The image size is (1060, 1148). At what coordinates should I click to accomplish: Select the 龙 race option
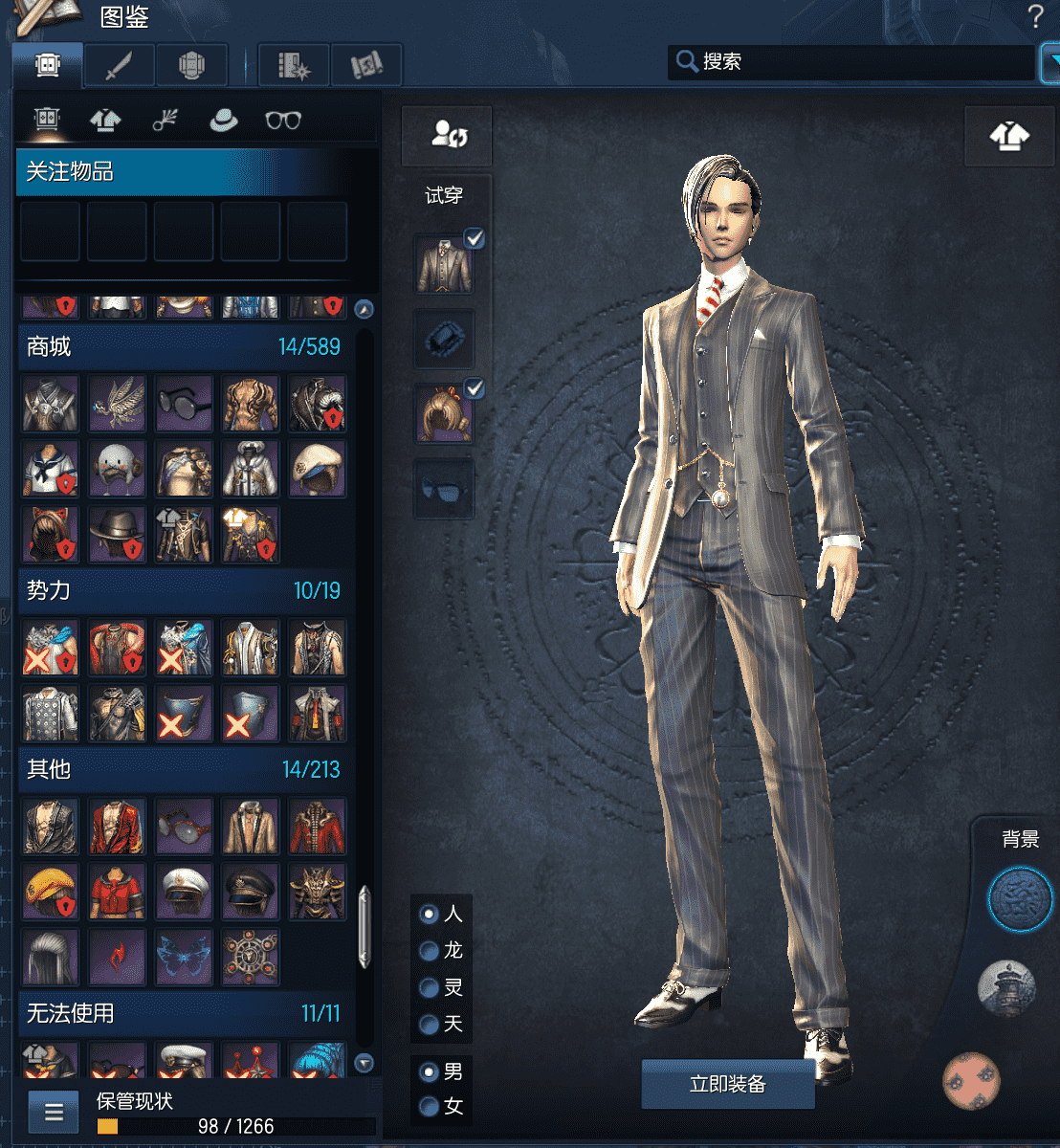click(430, 951)
